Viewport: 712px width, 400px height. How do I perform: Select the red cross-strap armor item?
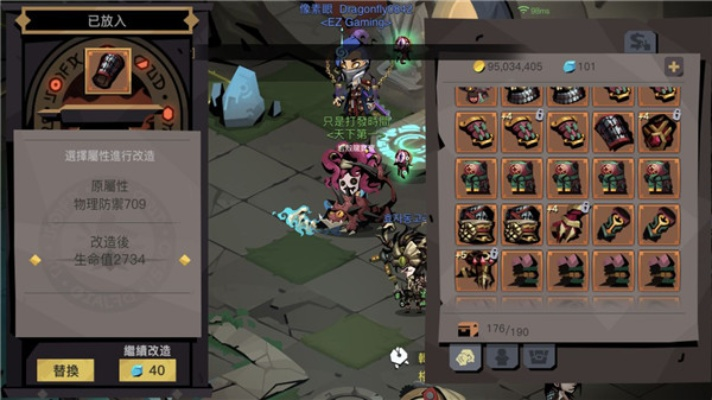coord(659,132)
